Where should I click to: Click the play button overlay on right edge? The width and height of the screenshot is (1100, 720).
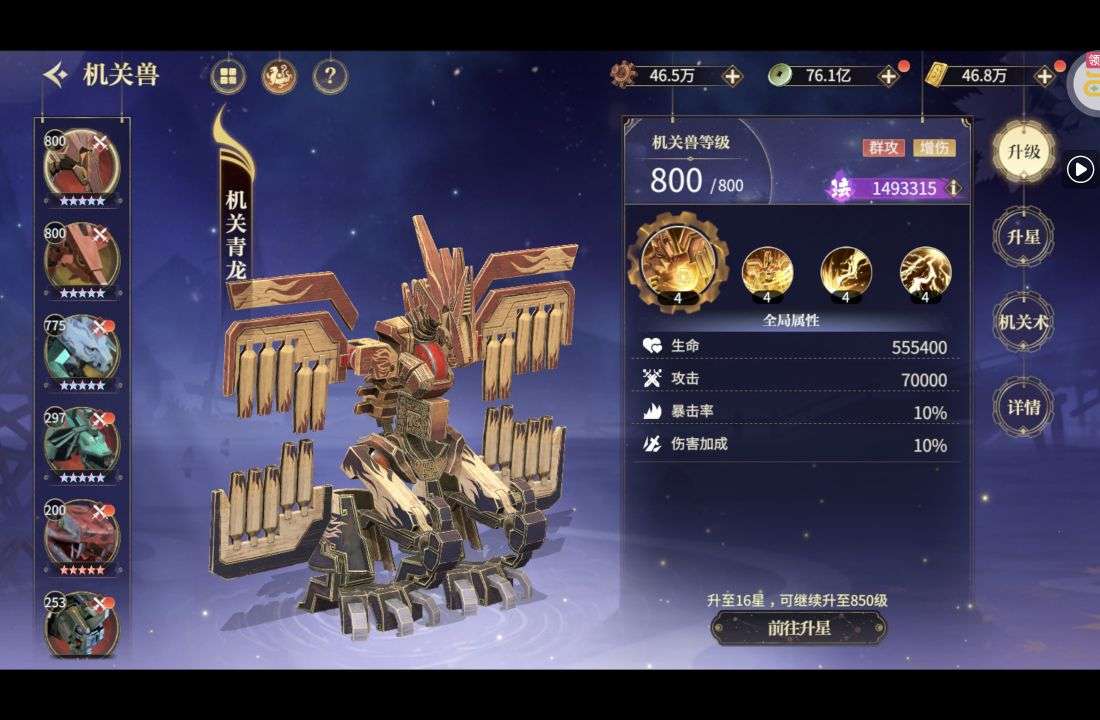pyautogui.click(x=1080, y=170)
